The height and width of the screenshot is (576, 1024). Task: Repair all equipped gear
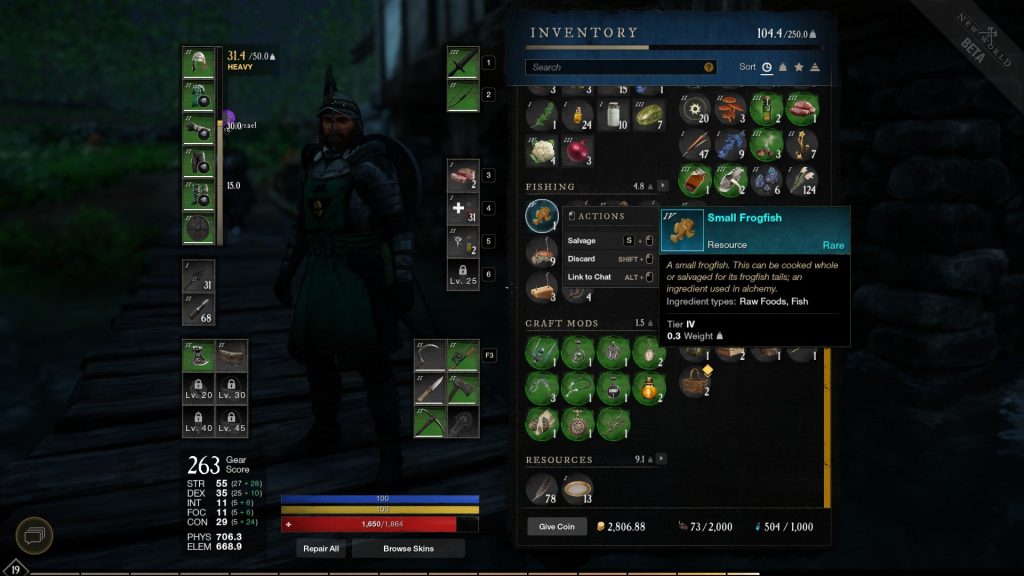(321, 549)
